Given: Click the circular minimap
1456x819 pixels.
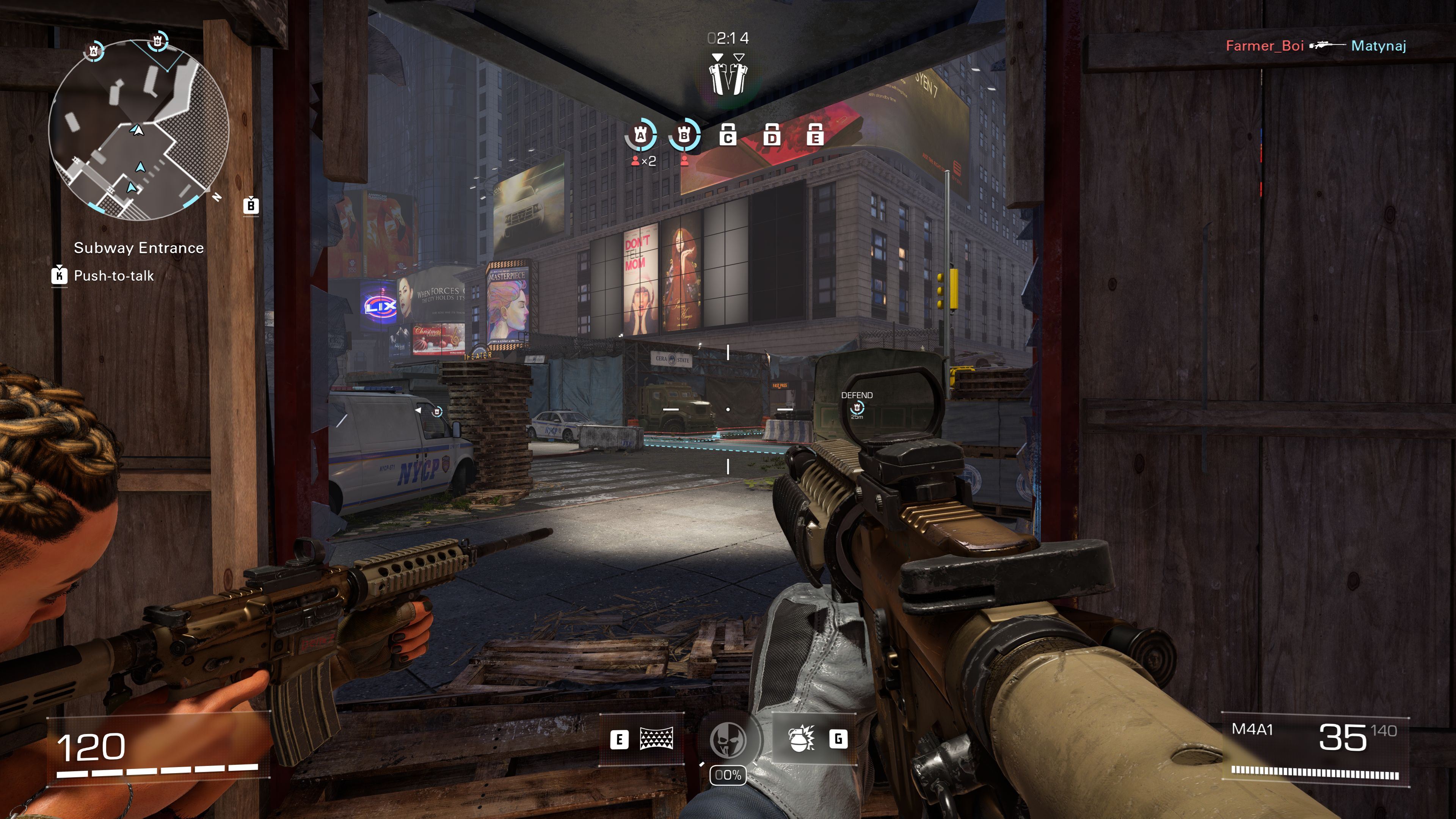Looking at the screenshot, I should [x=138, y=130].
